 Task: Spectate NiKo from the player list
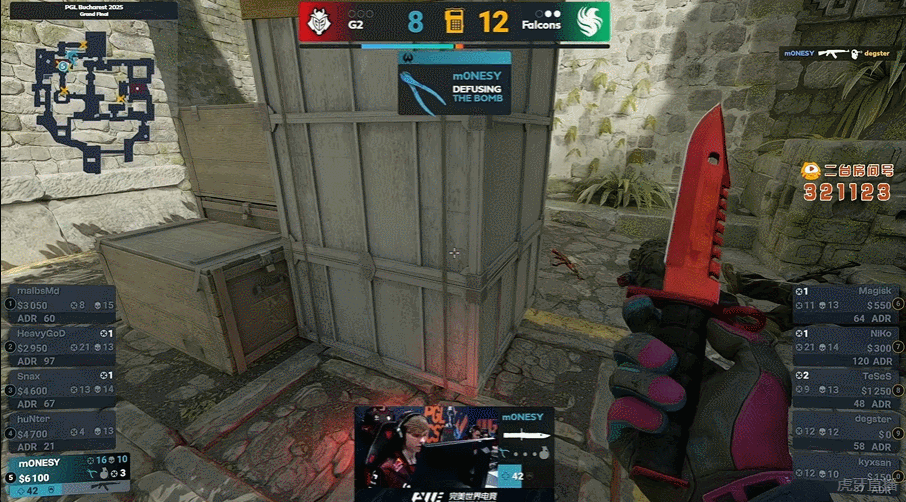click(x=845, y=346)
